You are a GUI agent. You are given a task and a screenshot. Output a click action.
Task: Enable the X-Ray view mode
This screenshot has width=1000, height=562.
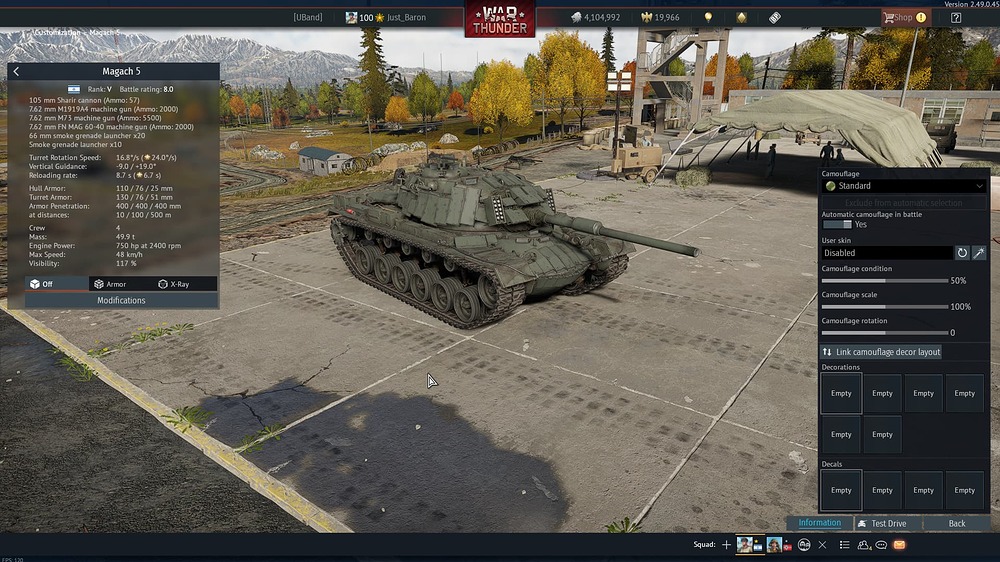[174, 284]
